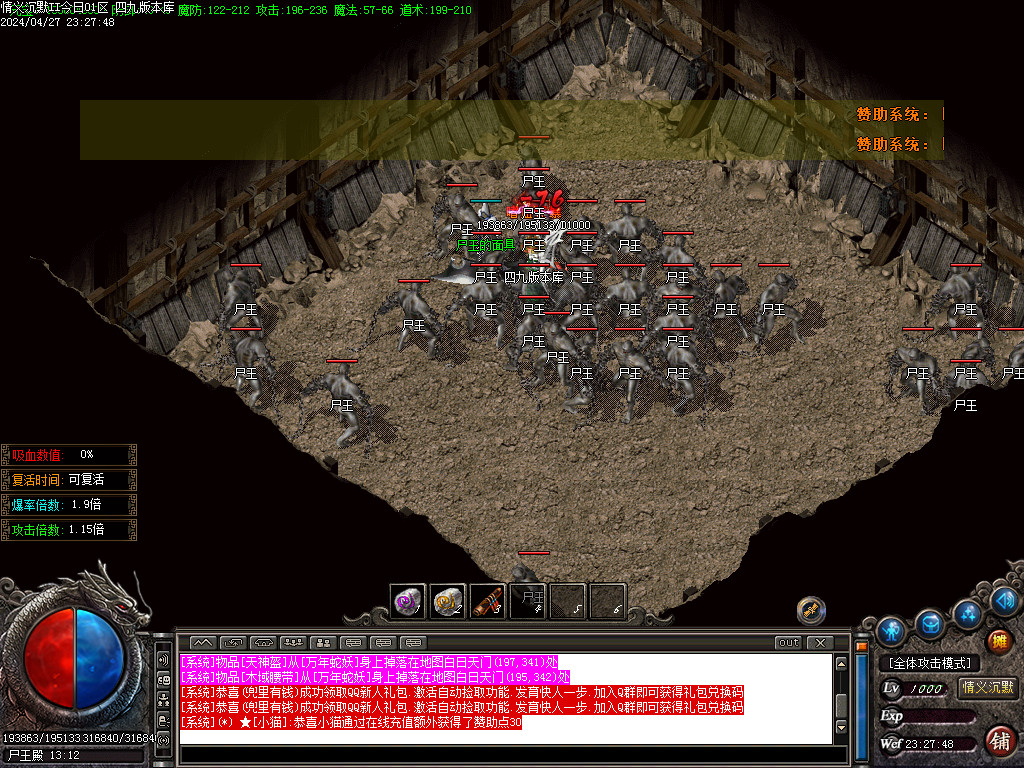The width and height of the screenshot is (1024, 768).
Task: Open the character equipment panel icon
Action: [x=890, y=631]
